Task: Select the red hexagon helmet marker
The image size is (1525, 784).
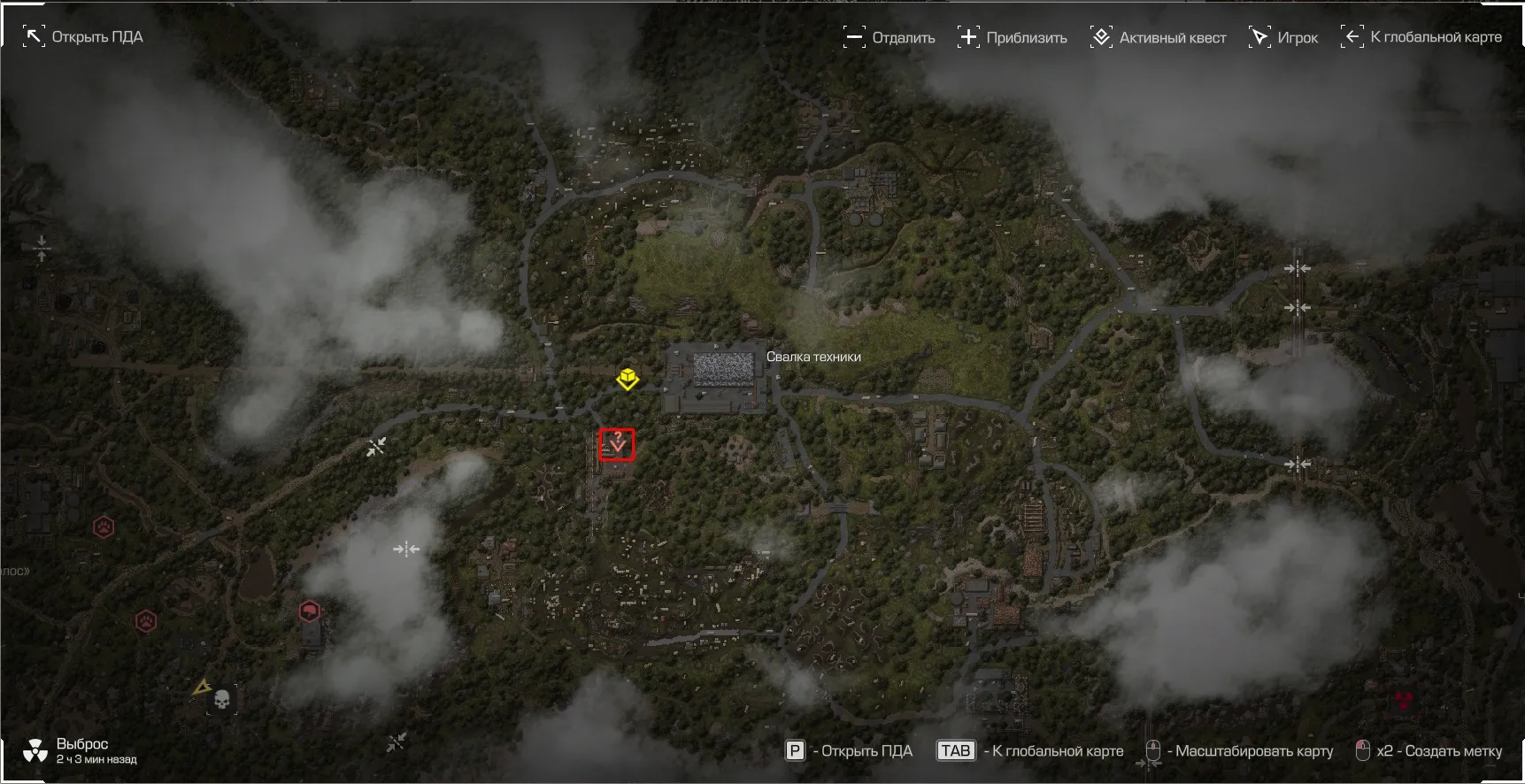Action: (309, 611)
